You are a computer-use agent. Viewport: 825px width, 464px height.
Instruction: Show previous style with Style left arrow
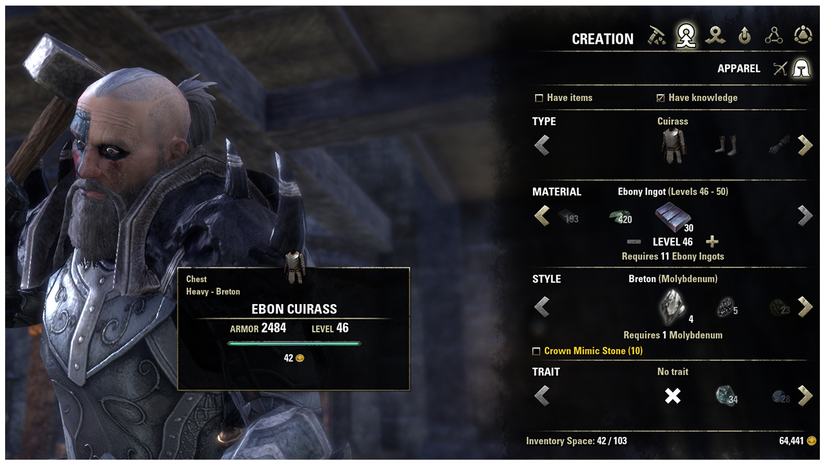542,307
